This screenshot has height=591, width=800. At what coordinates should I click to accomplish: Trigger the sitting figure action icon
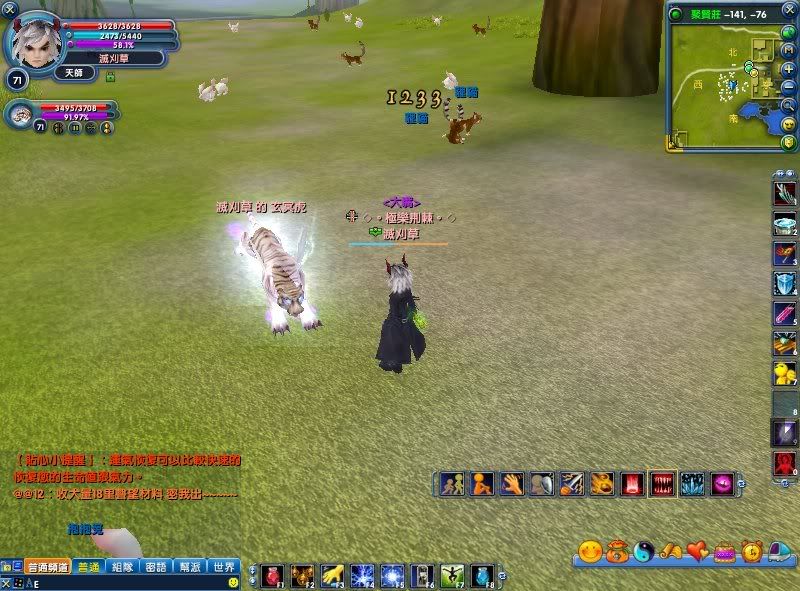(482, 484)
